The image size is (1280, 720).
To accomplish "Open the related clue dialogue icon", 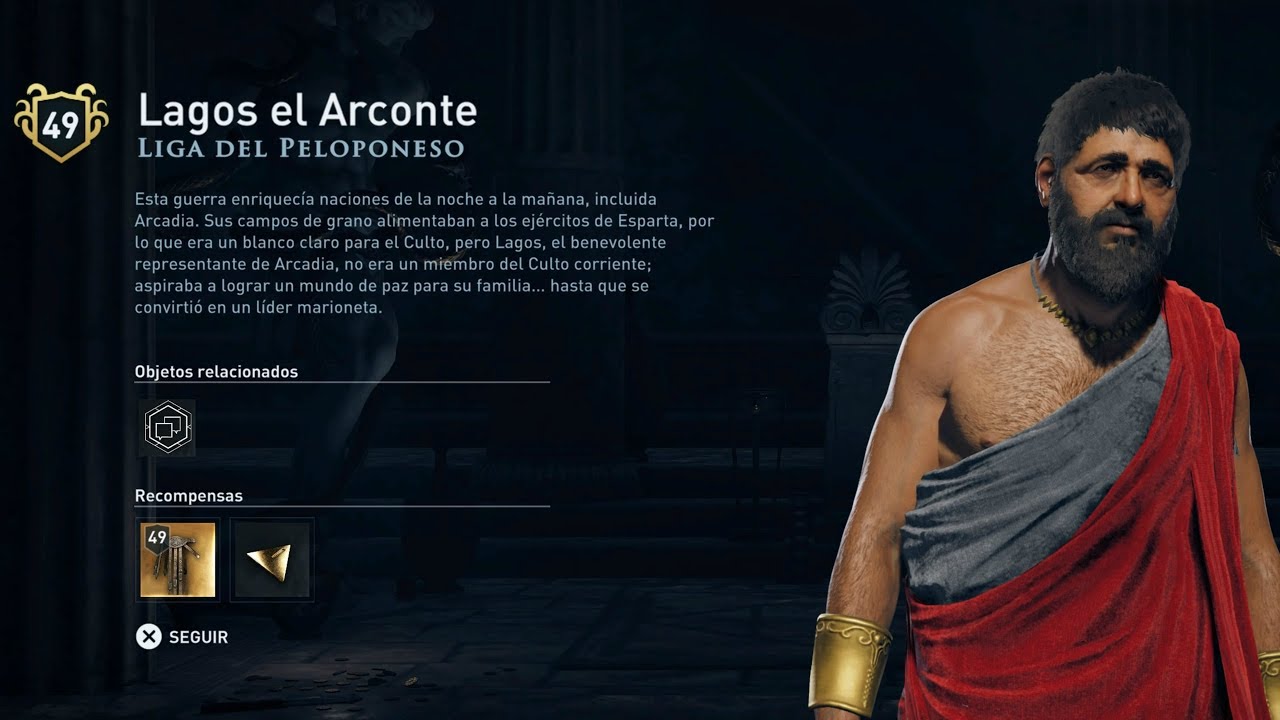I will pos(167,428).
